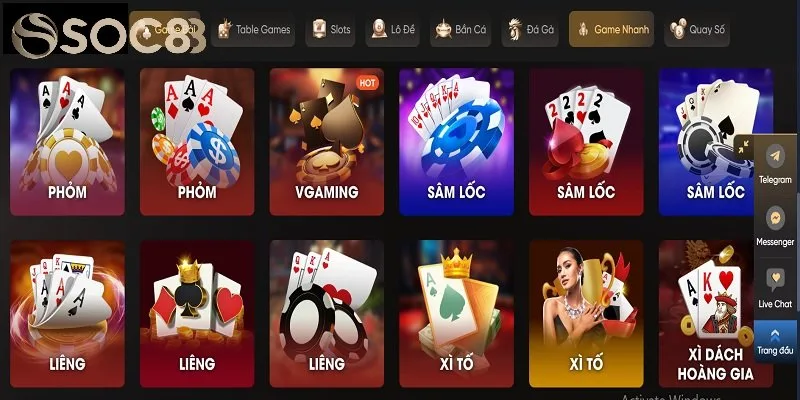Select the Lô Đề tab
Image resolution: width=800 pixels, height=400 pixels.
click(392, 30)
